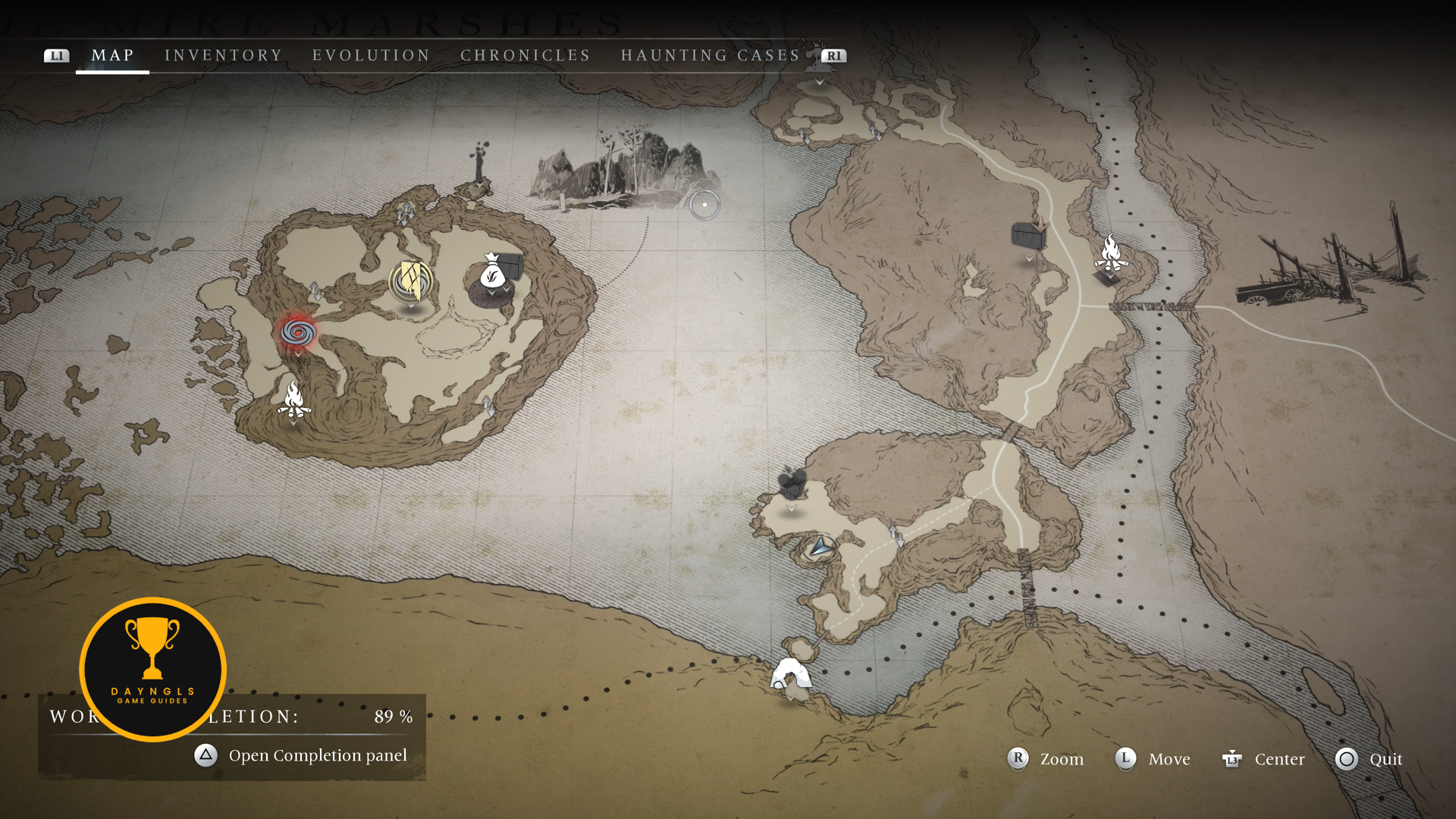The width and height of the screenshot is (1456, 819).
Task: Switch to the Inventory tab
Action: pyautogui.click(x=223, y=55)
